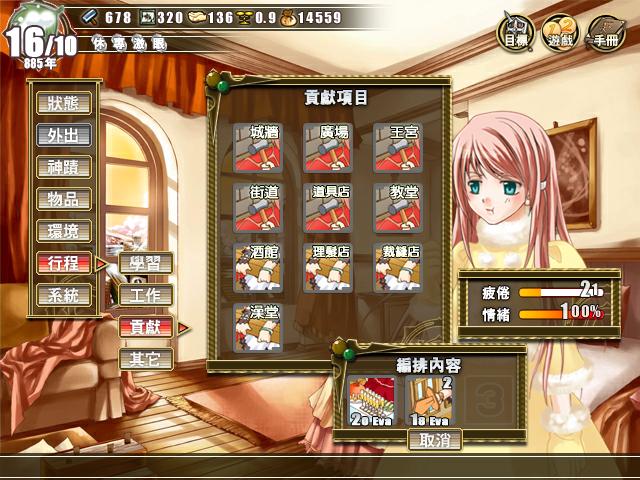The image size is (640, 480).
Task: Pick the 酒館 tavern contribution
Action: tap(257, 268)
